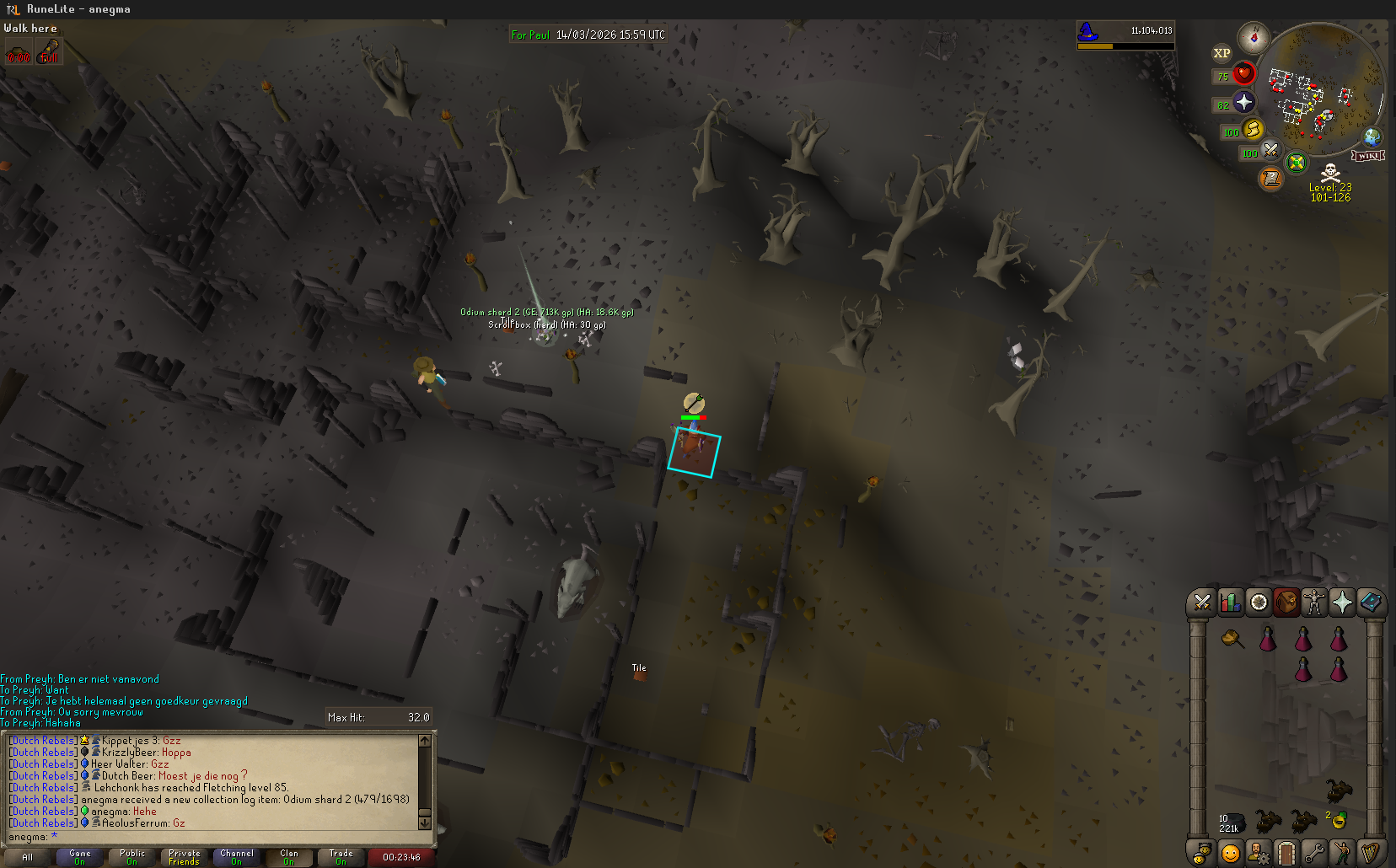This screenshot has height=868, width=1396.
Task: Open the Settings wrench tab
Action: coord(1313,853)
